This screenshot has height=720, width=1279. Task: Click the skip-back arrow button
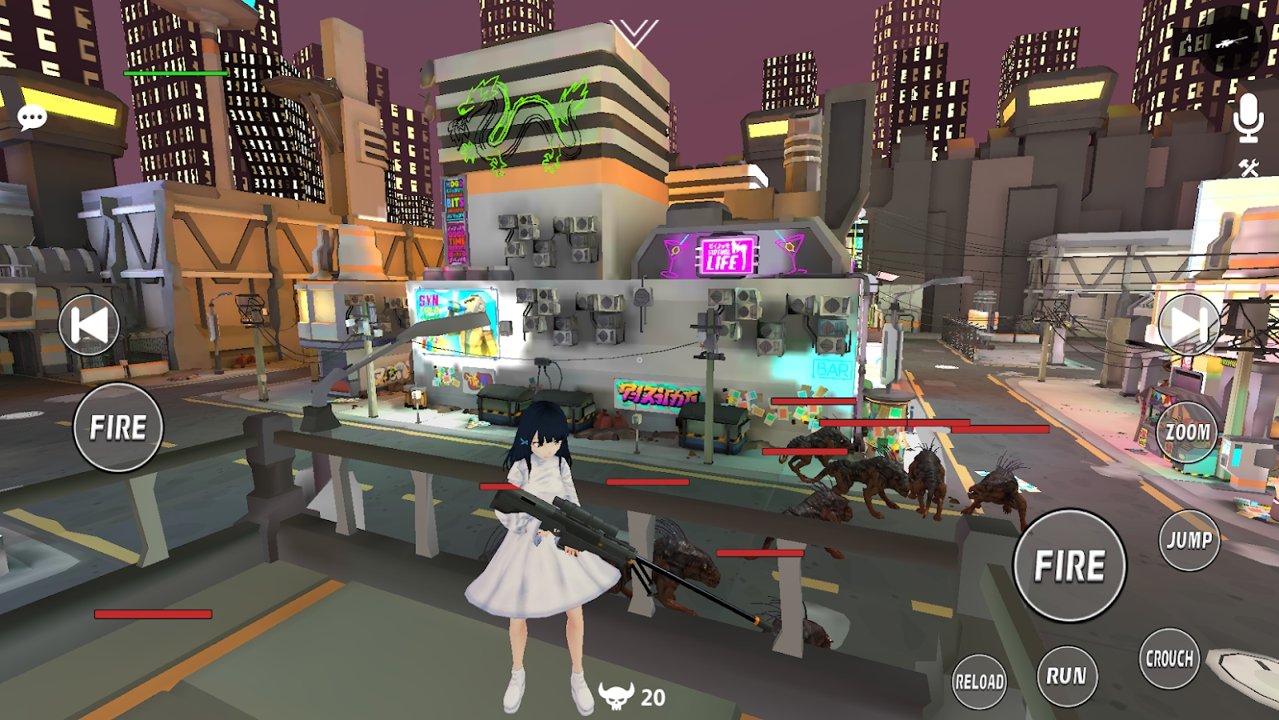pyautogui.click(x=89, y=326)
